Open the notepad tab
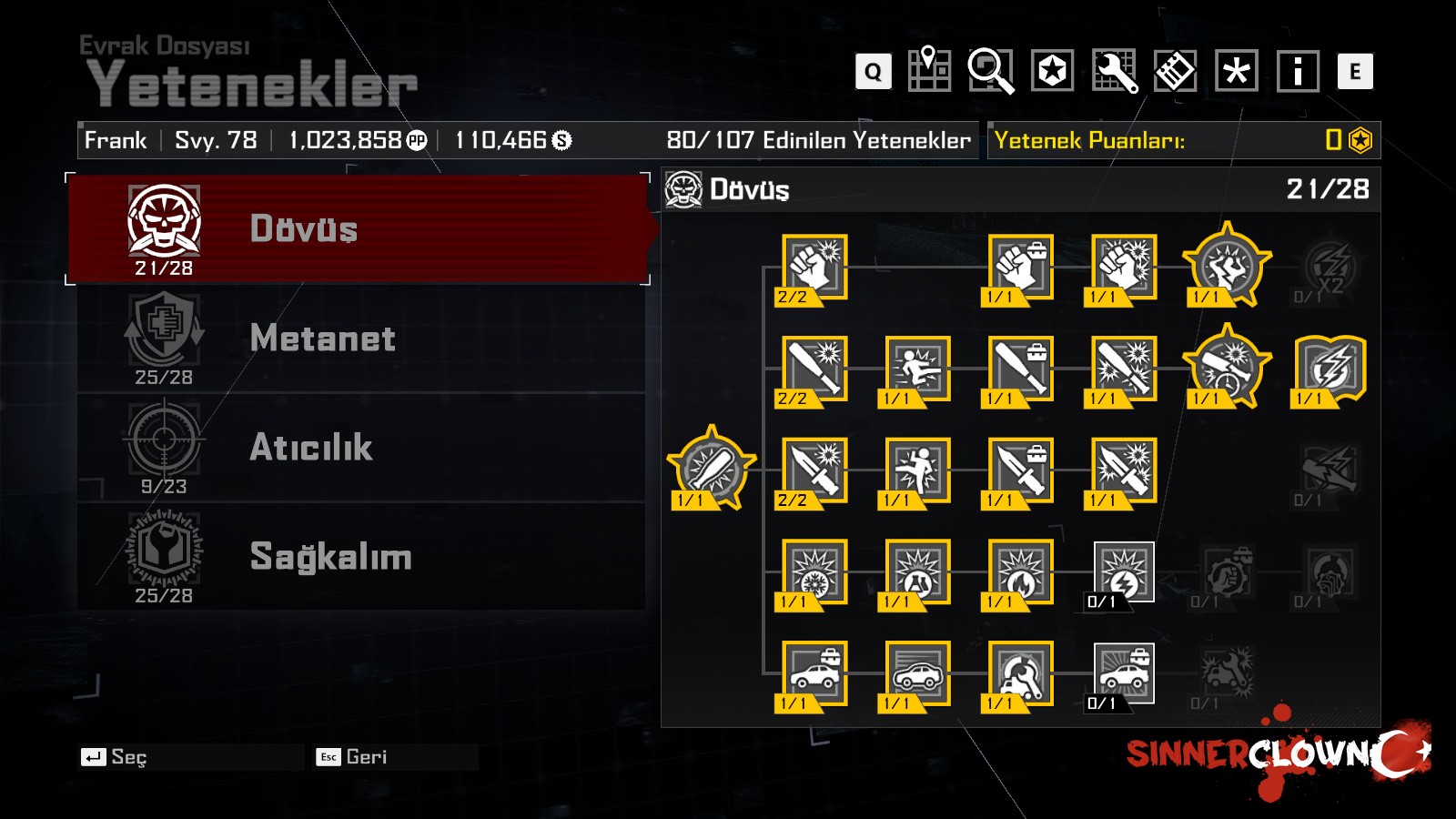 (1175, 70)
